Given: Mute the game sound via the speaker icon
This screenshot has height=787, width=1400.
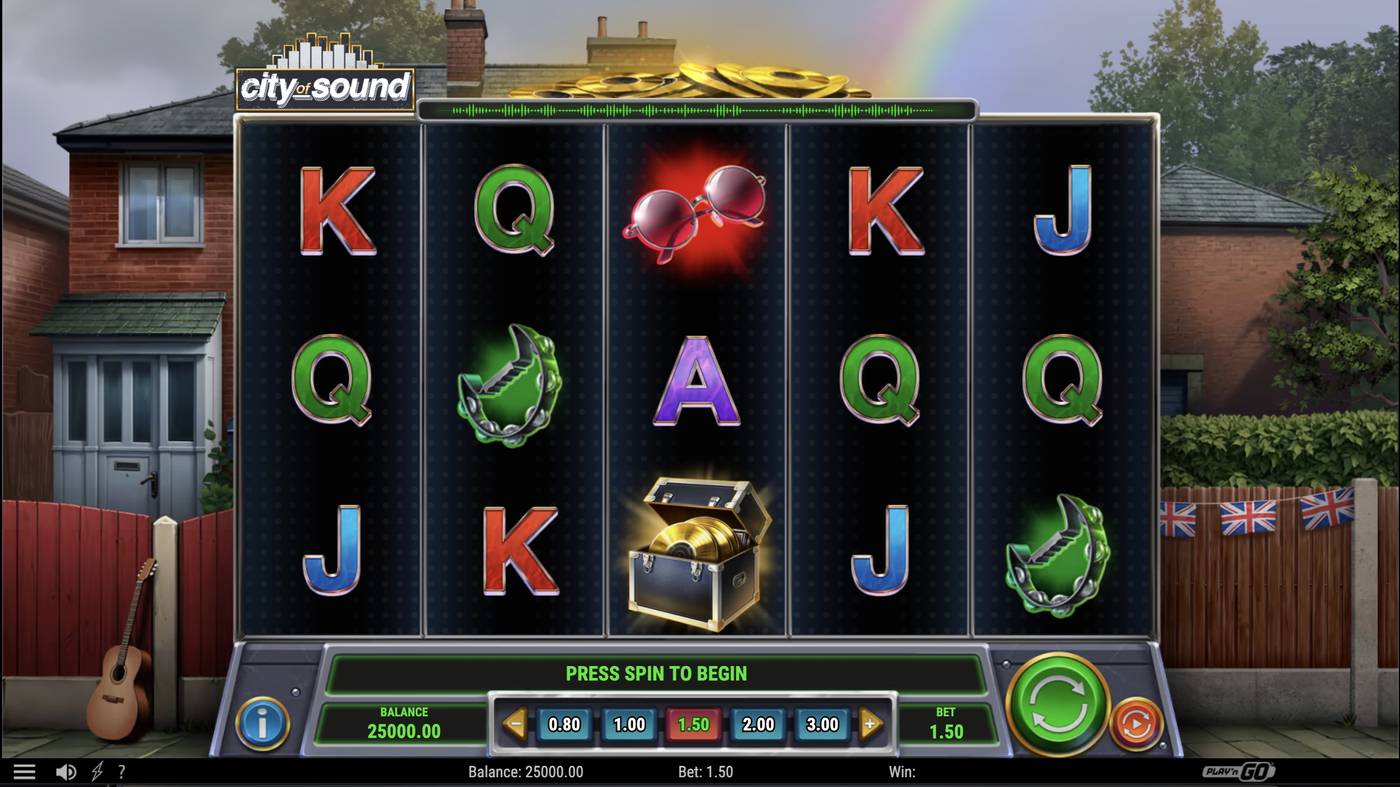Looking at the screenshot, I should 66,770.
